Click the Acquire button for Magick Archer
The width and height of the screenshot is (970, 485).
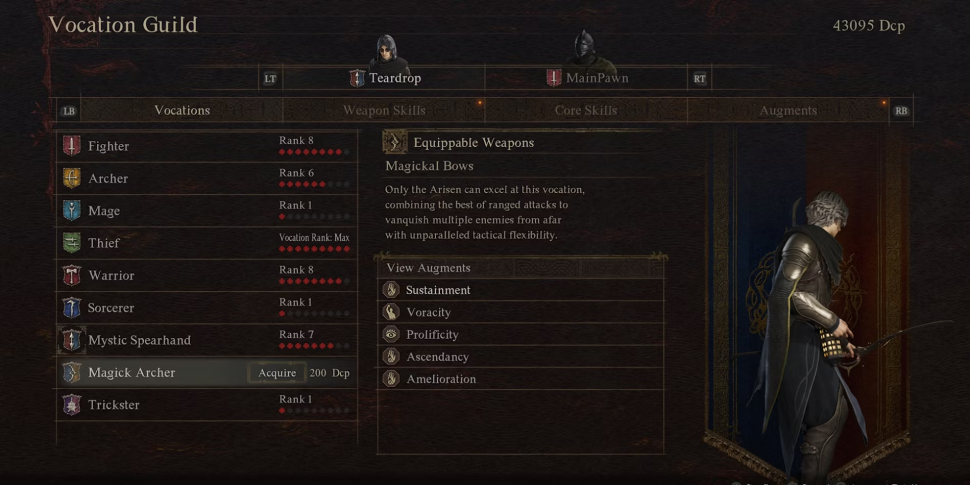coord(277,373)
